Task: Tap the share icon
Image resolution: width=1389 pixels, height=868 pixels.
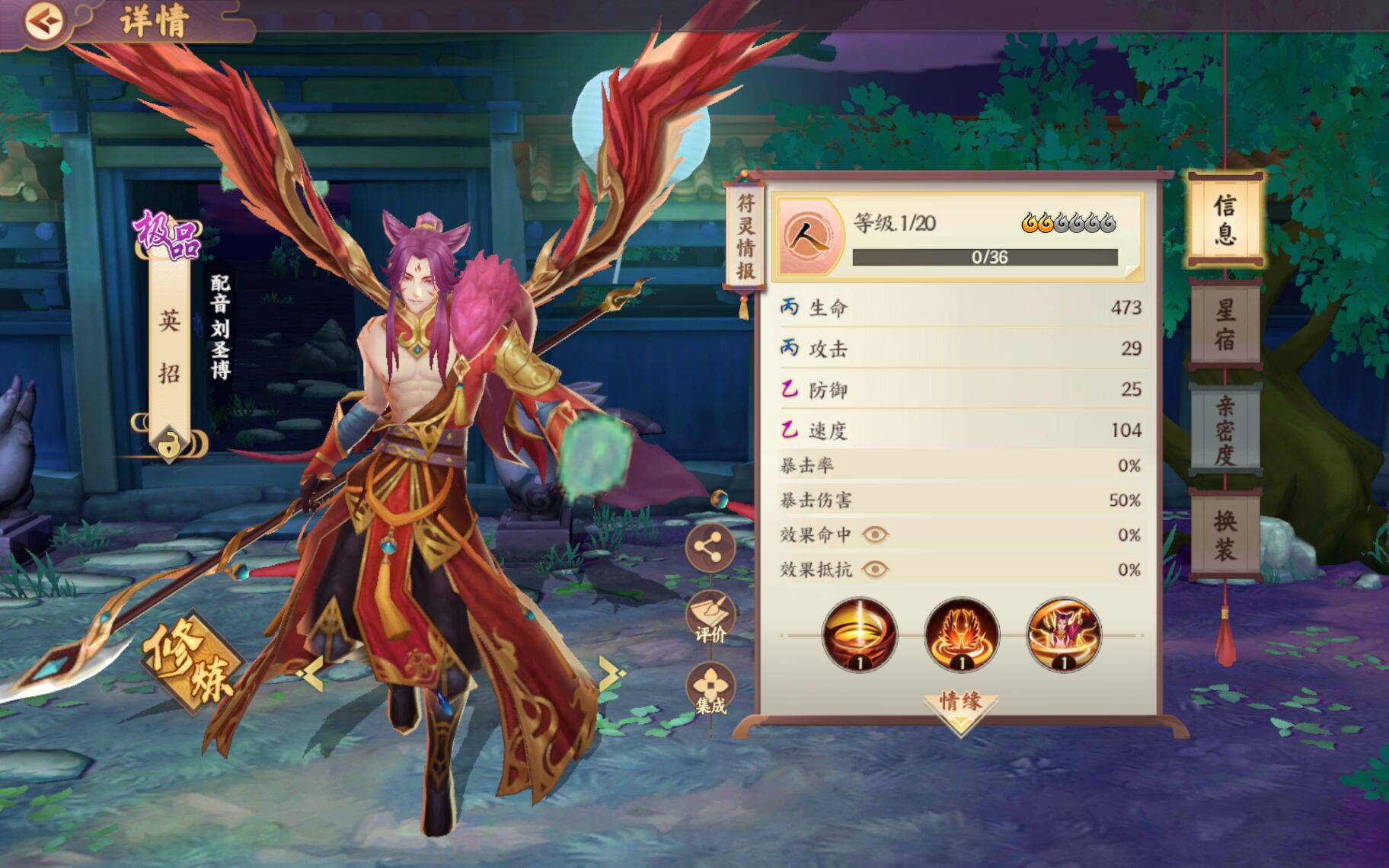Action: click(x=710, y=547)
